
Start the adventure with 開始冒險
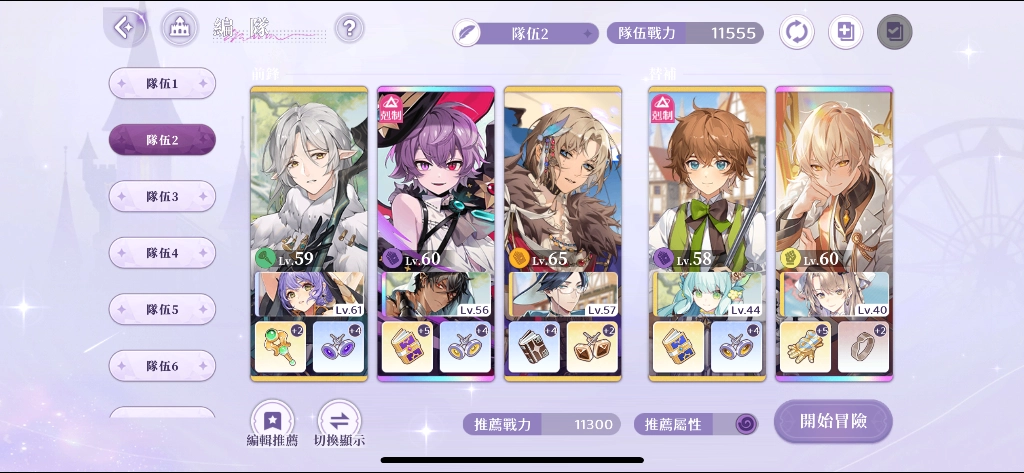(x=832, y=421)
